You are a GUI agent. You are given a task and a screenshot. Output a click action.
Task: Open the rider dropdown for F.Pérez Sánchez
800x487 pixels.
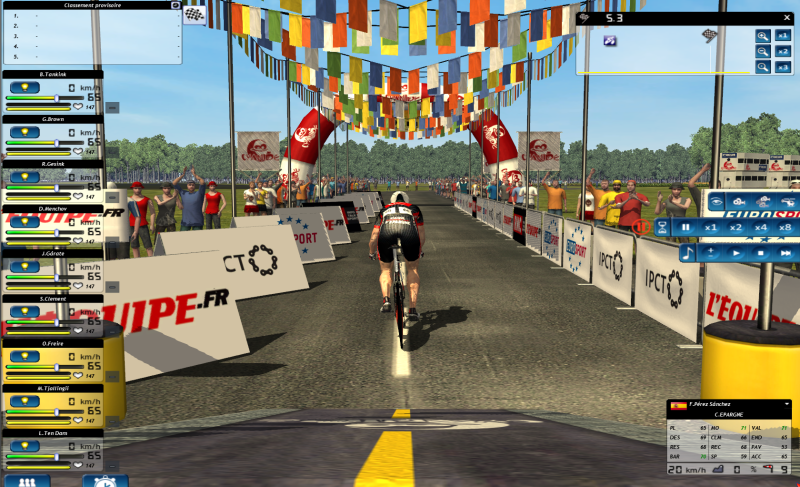click(788, 404)
